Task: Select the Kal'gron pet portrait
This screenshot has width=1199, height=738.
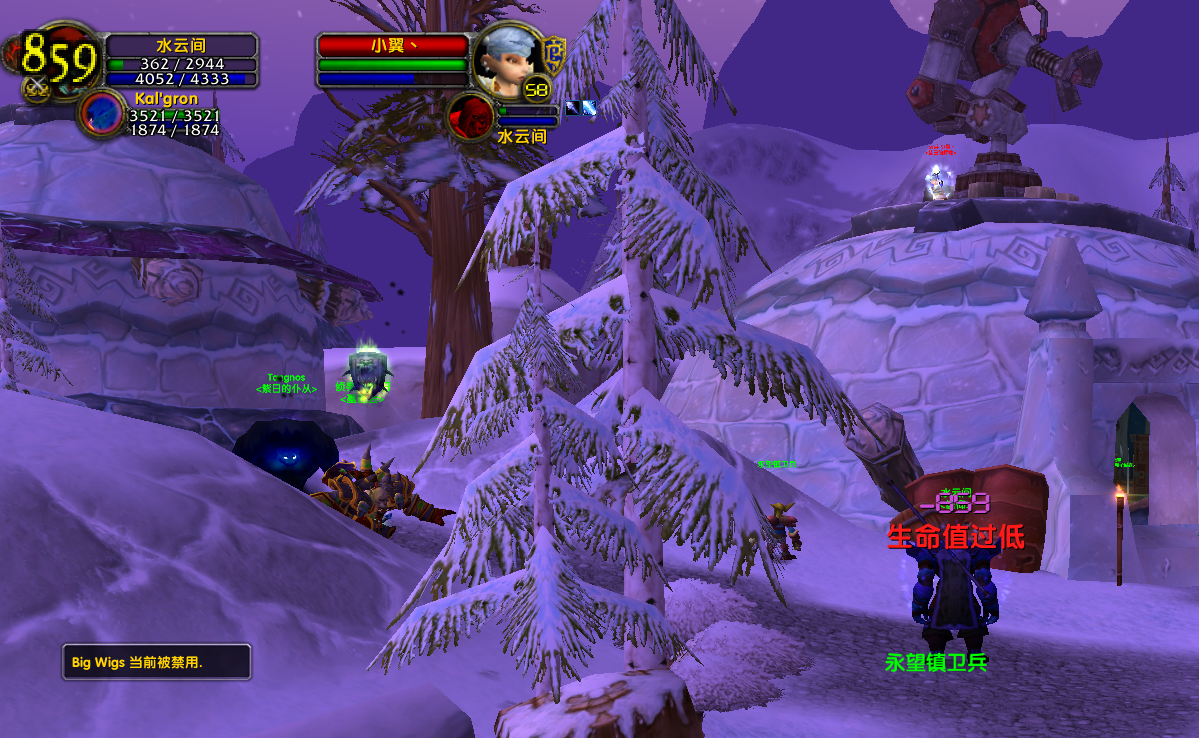Action: click(x=101, y=112)
